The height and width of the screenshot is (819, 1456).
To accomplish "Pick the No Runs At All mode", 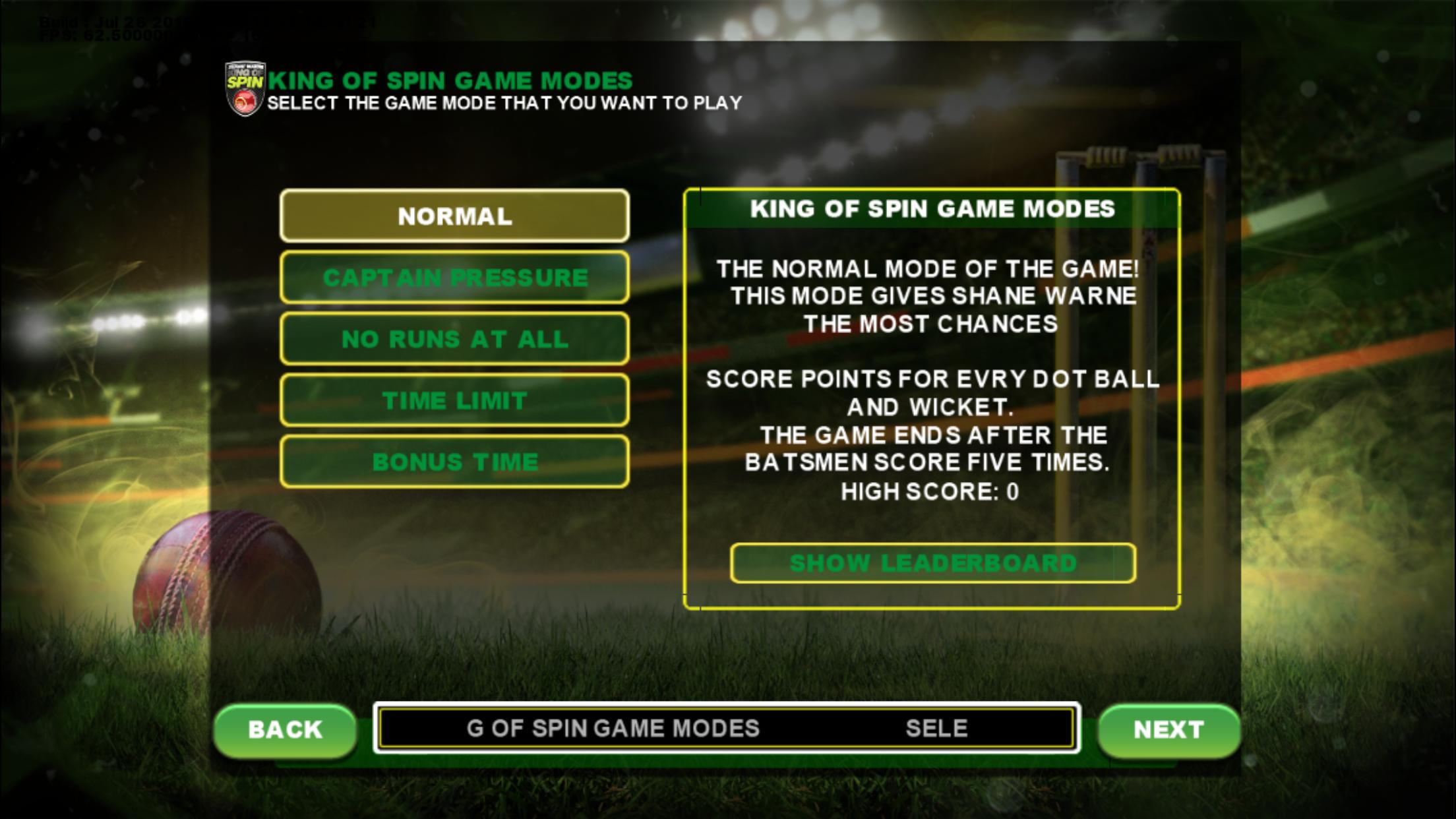I will coord(454,339).
